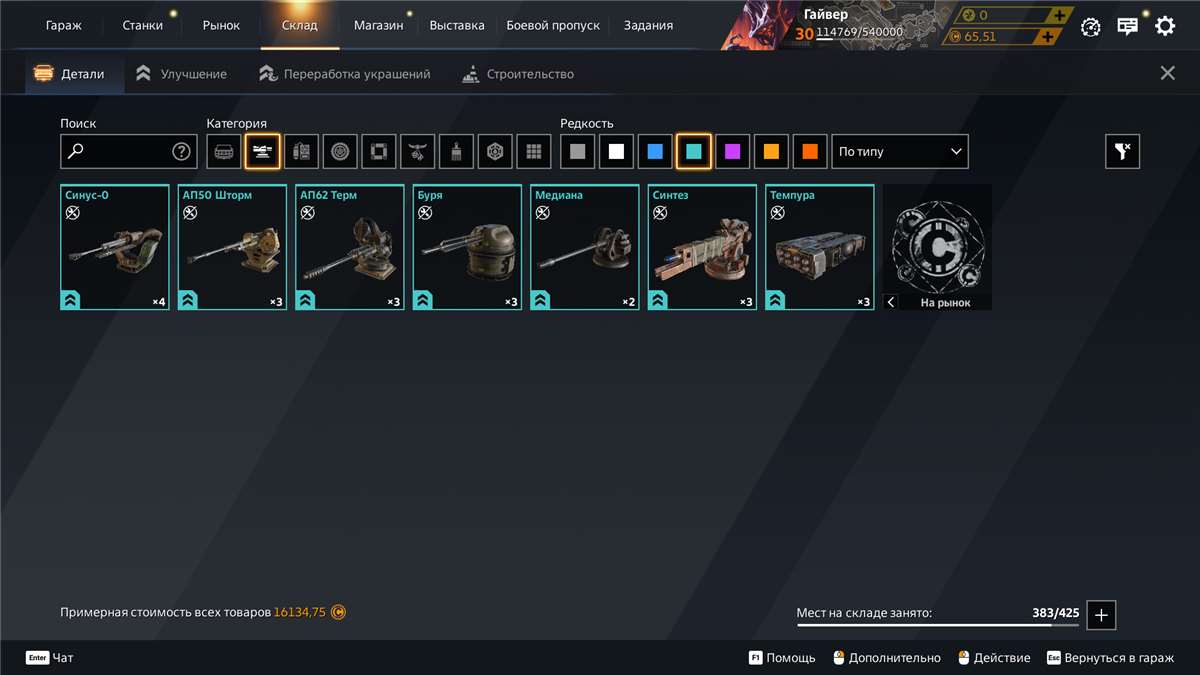Switch to the Рынок tab
1200x675 pixels.
coord(221,25)
